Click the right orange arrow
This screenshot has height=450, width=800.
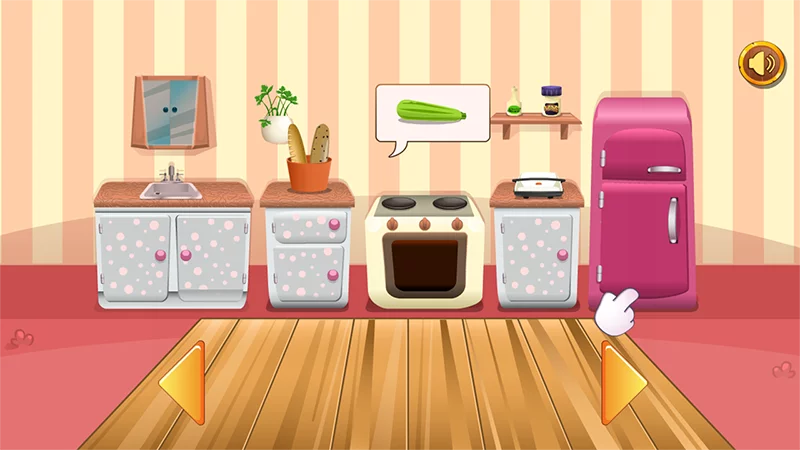pyautogui.click(x=621, y=384)
